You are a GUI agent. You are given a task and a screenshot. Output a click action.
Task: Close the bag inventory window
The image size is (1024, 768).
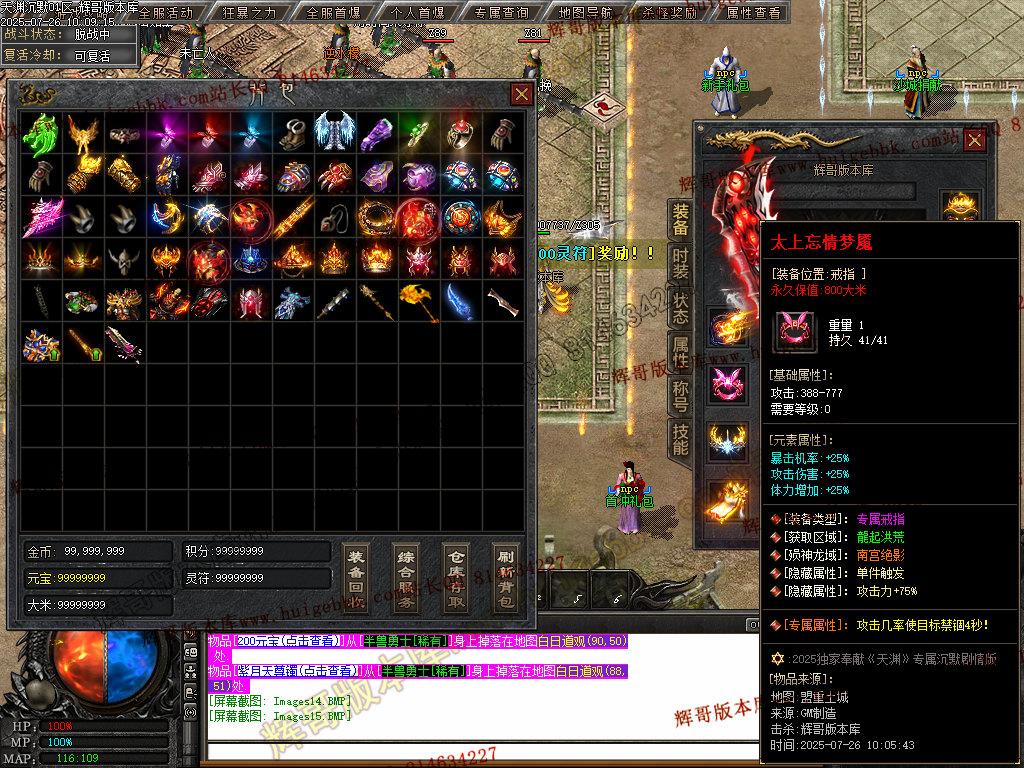(x=521, y=94)
